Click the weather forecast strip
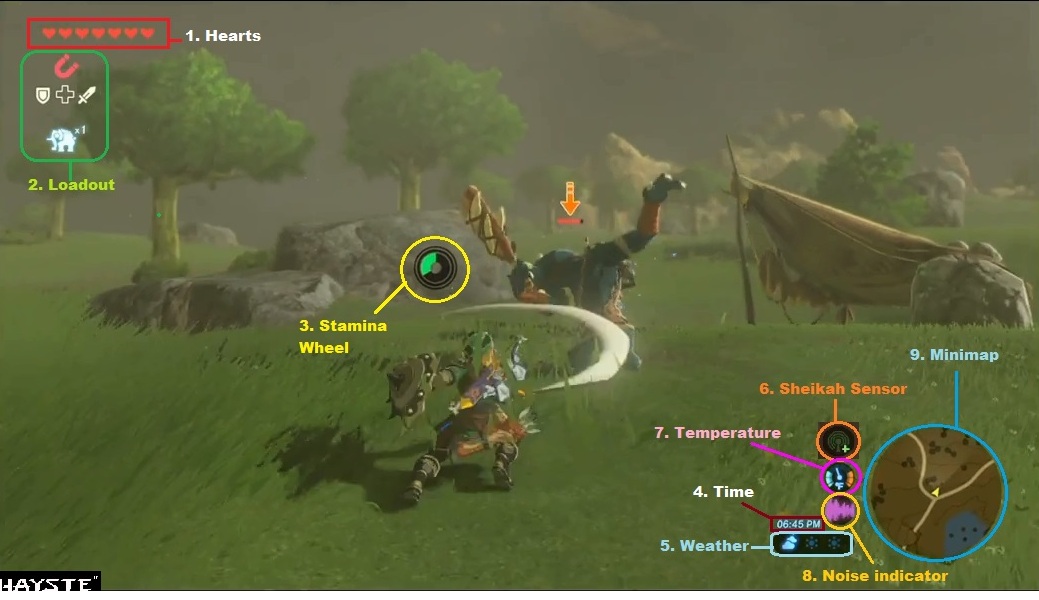This screenshot has height=600, width=1039. (x=811, y=544)
